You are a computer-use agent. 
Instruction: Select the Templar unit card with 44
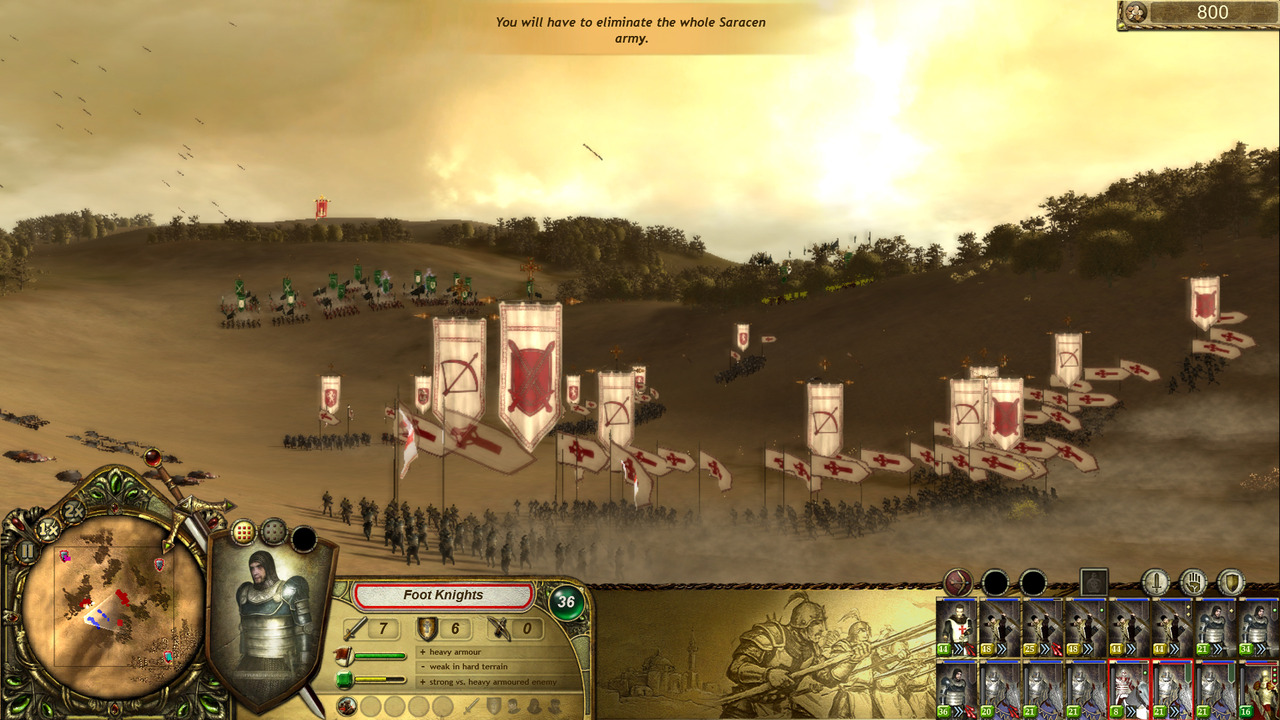957,627
